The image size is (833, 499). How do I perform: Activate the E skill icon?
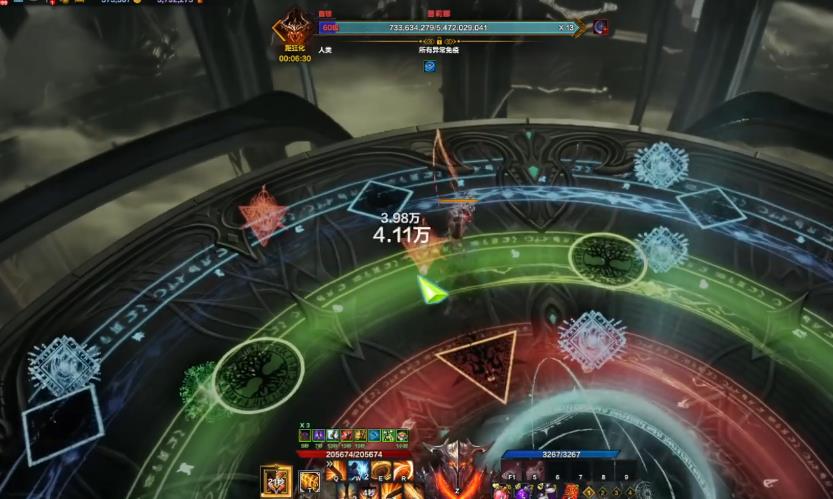[381, 470]
